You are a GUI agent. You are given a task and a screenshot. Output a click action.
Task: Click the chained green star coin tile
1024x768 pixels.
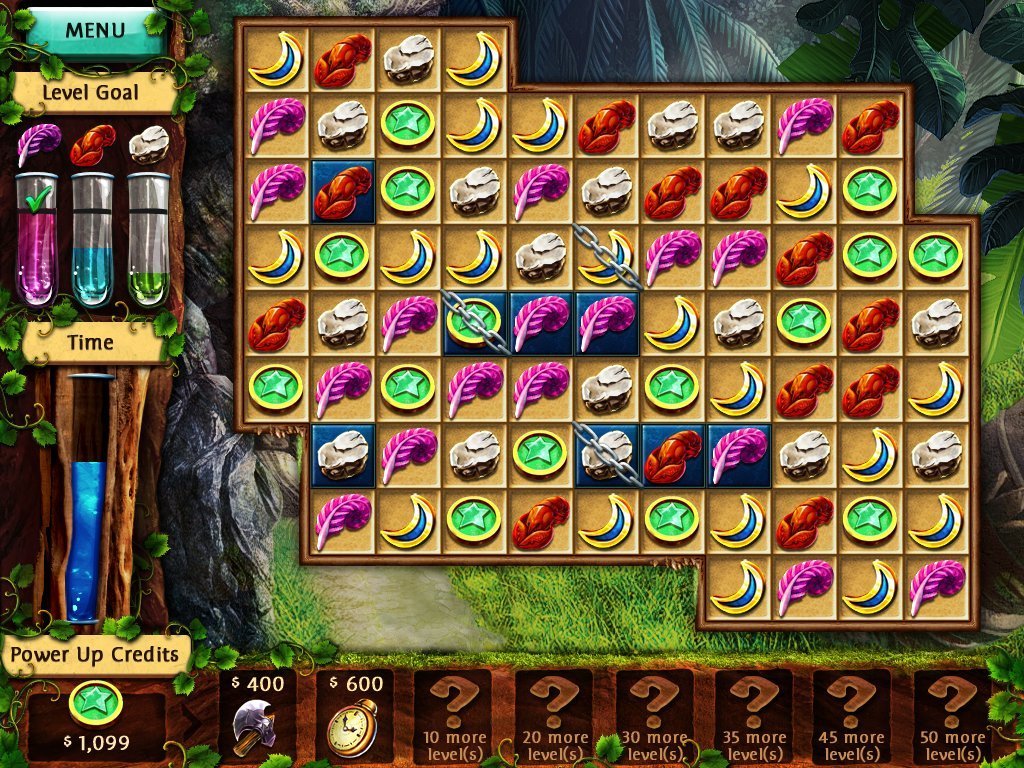coord(475,322)
